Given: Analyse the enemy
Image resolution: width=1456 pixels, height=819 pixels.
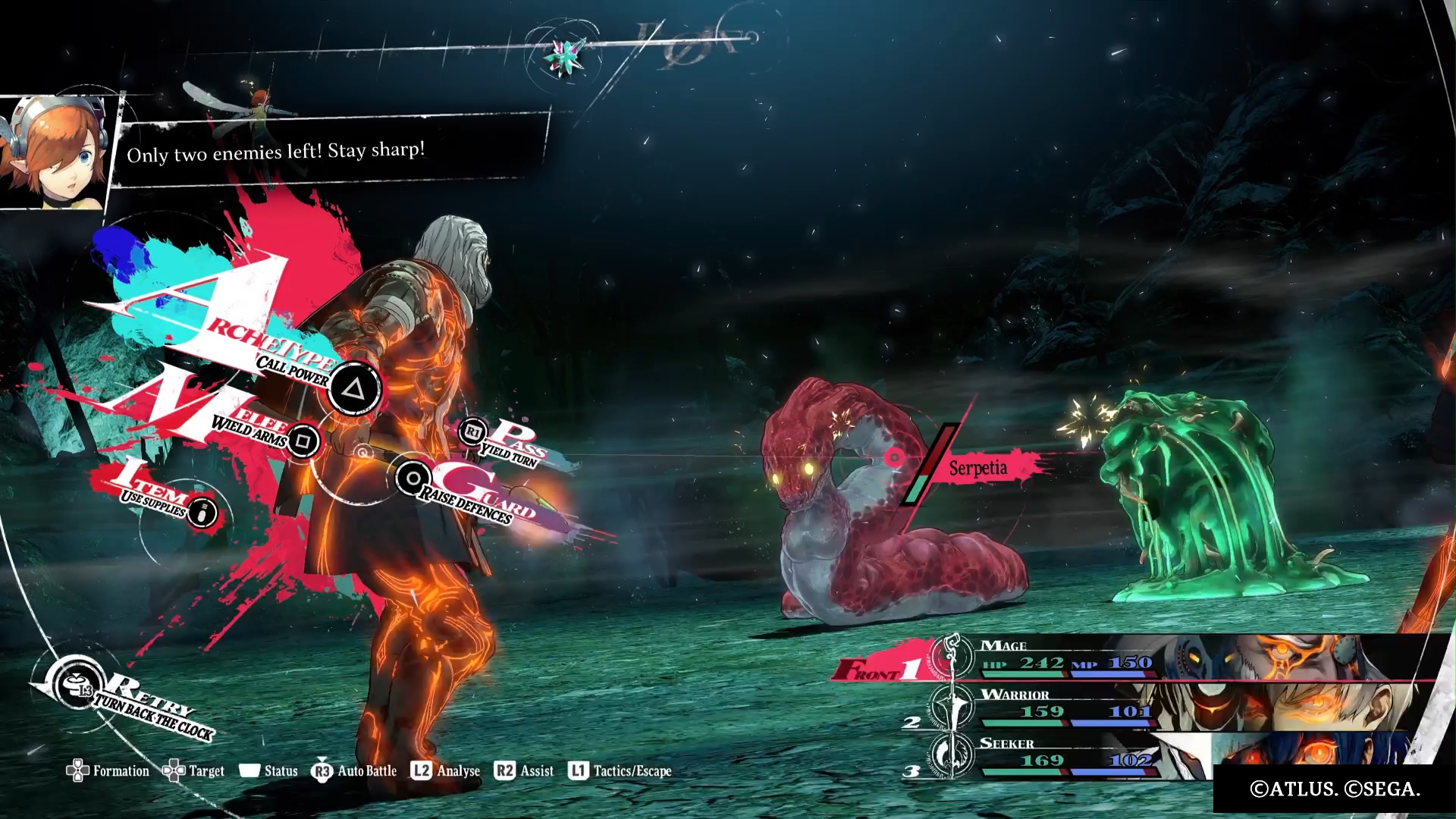Looking at the screenshot, I should click(446, 771).
